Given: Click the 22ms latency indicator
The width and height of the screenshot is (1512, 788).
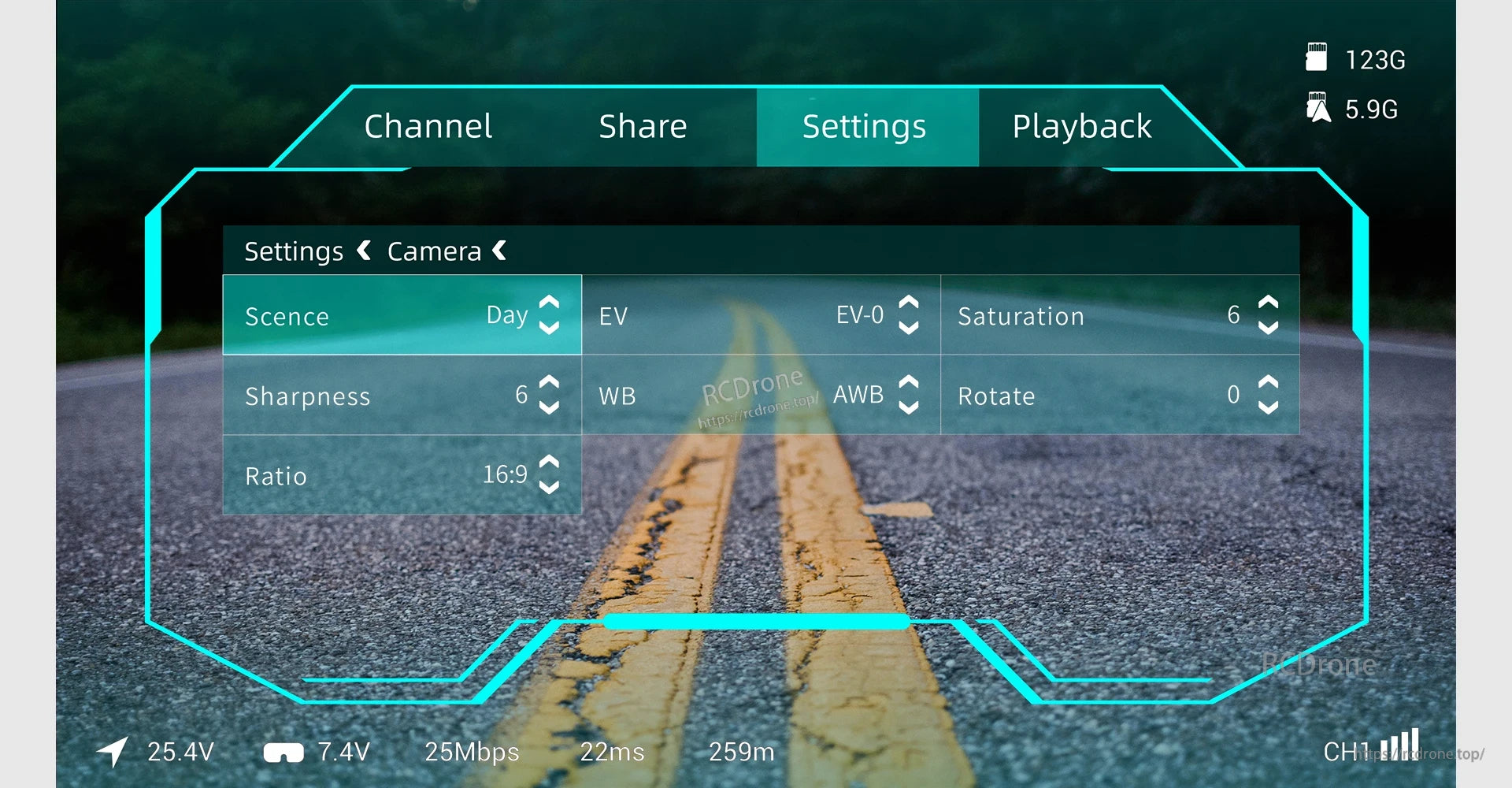Looking at the screenshot, I should (613, 753).
